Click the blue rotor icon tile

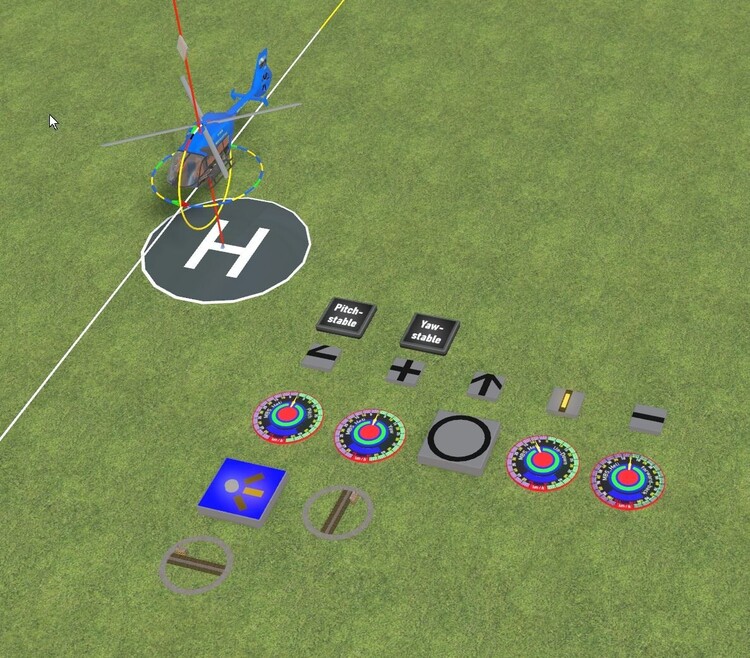pos(243,489)
